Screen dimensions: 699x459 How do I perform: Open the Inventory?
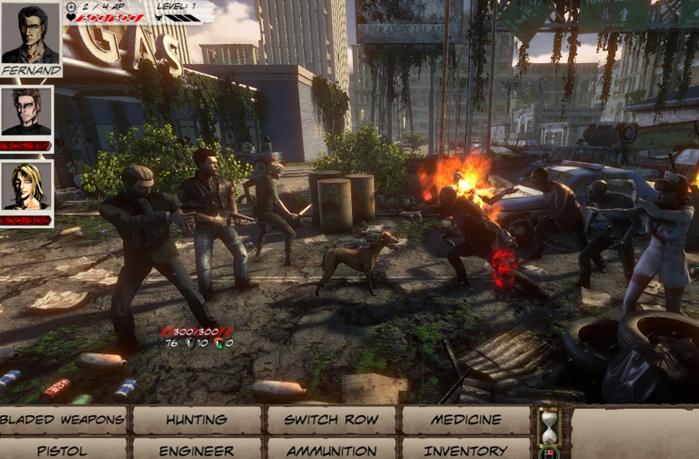coord(465,450)
